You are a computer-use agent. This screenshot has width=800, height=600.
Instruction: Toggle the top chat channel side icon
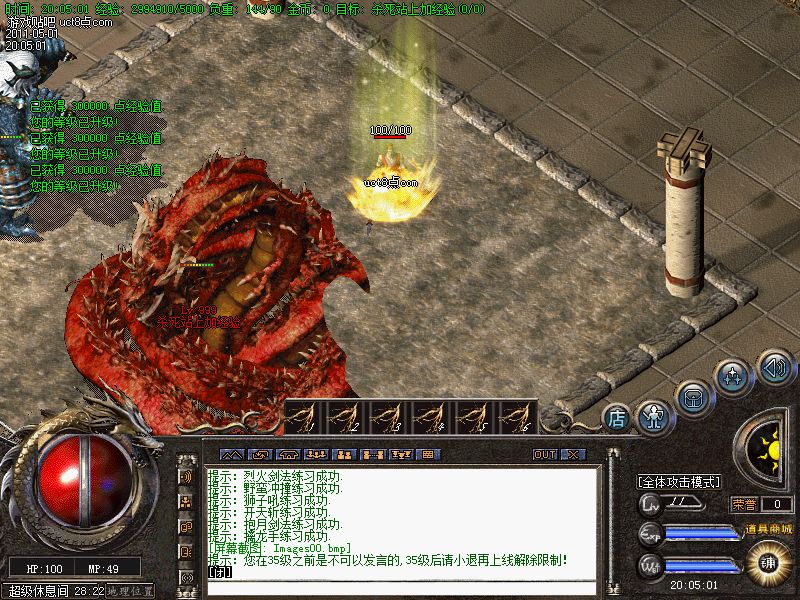[186, 477]
